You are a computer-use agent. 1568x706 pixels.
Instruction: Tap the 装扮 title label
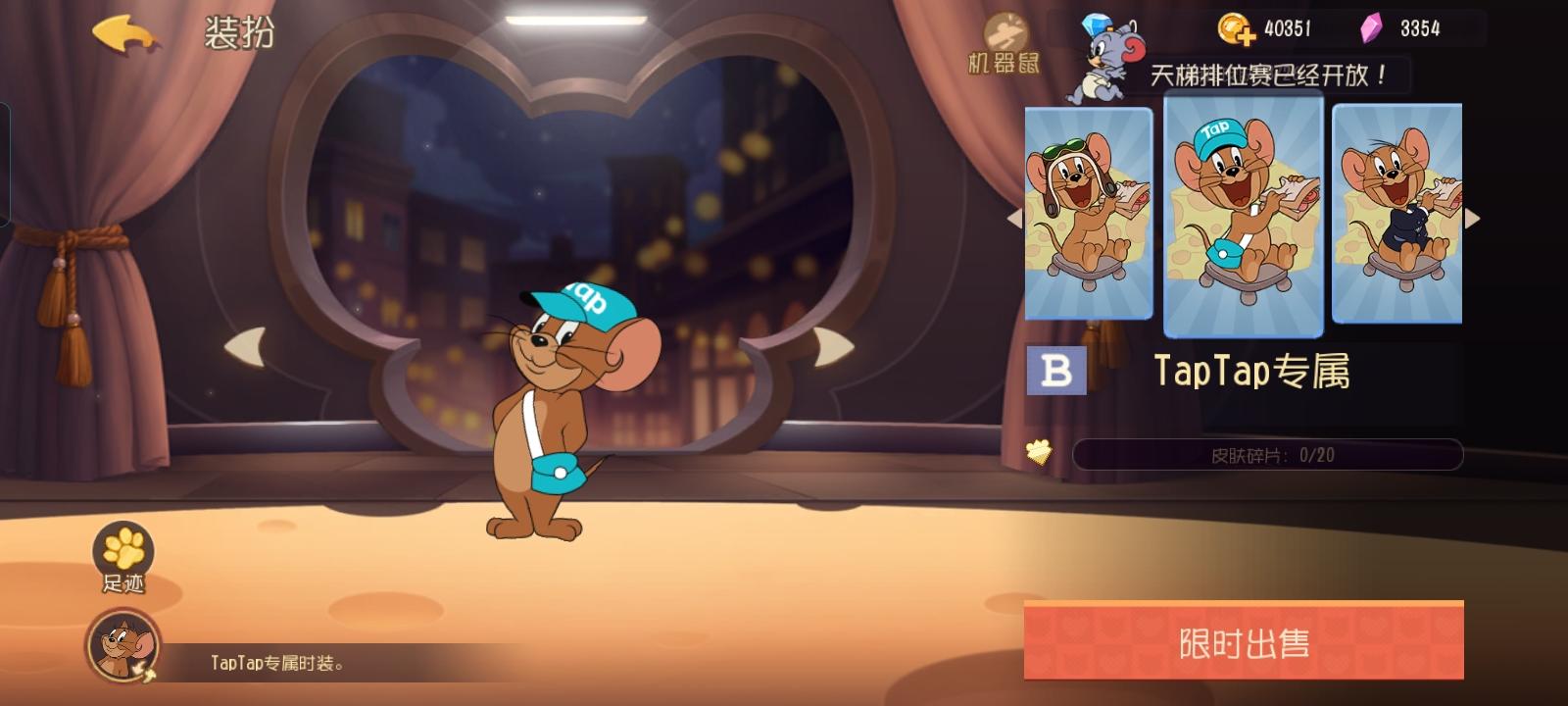click(x=238, y=30)
